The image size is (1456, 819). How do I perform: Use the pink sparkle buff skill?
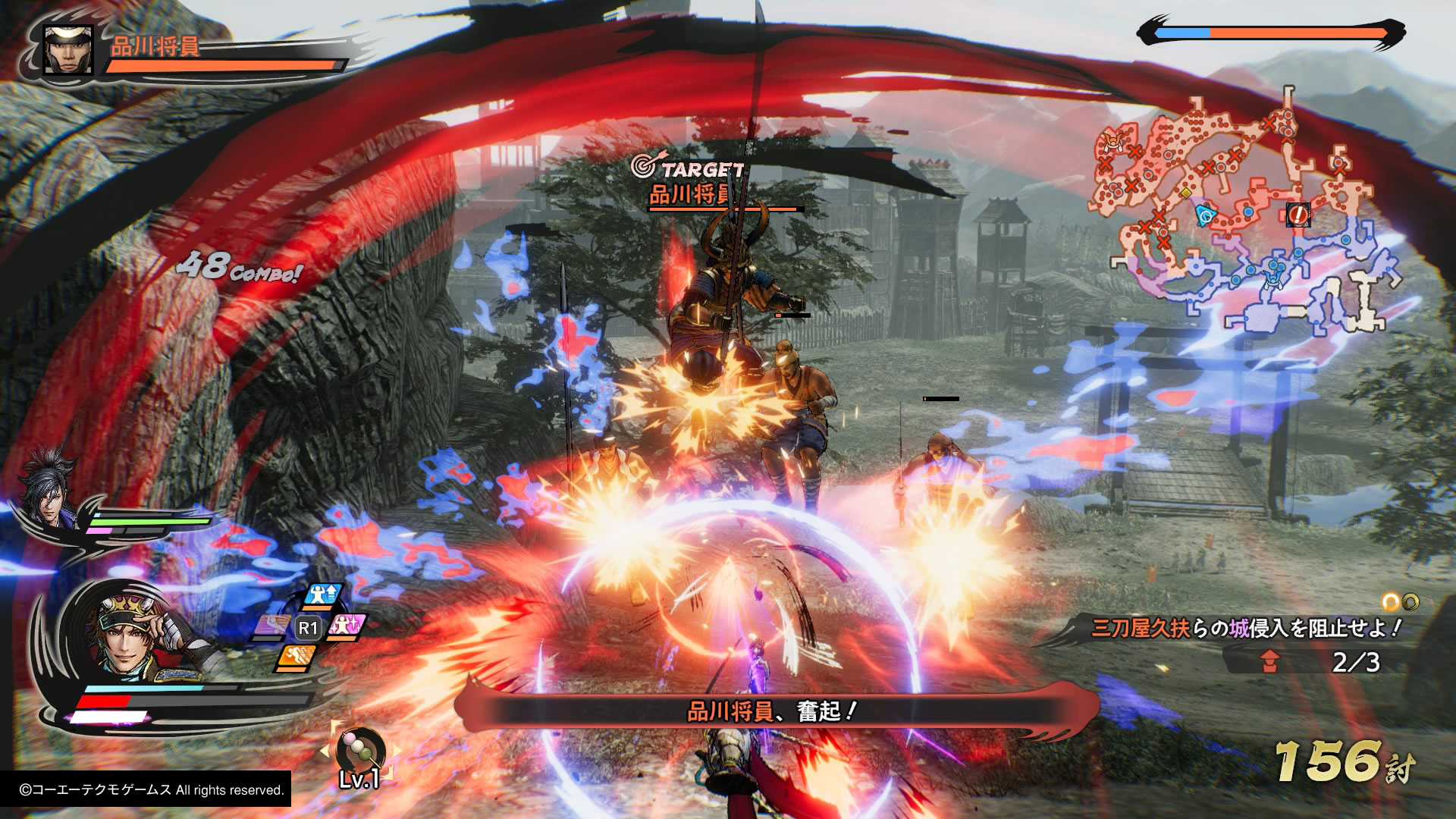[347, 627]
